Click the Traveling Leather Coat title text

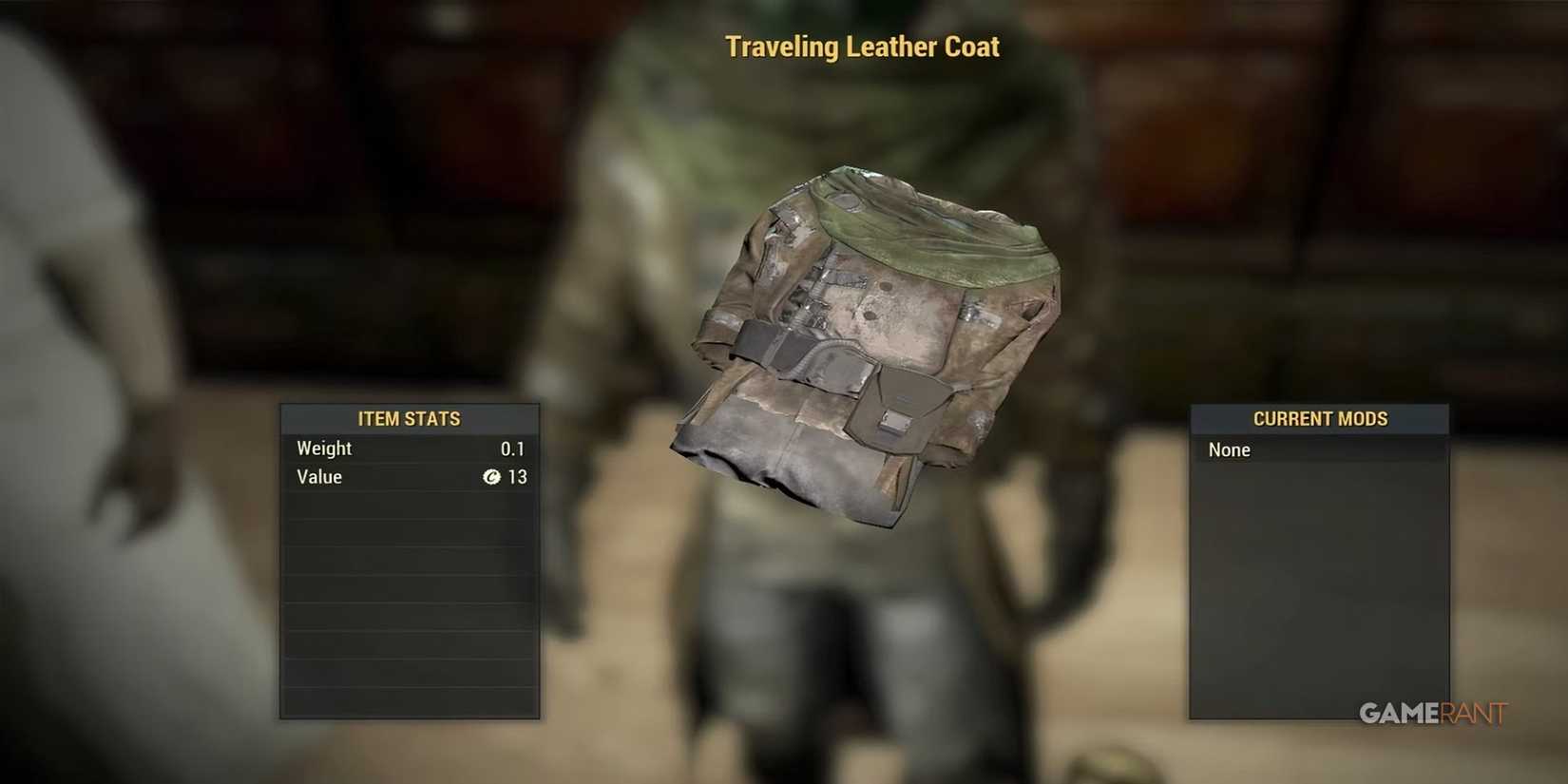tap(863, 46)
